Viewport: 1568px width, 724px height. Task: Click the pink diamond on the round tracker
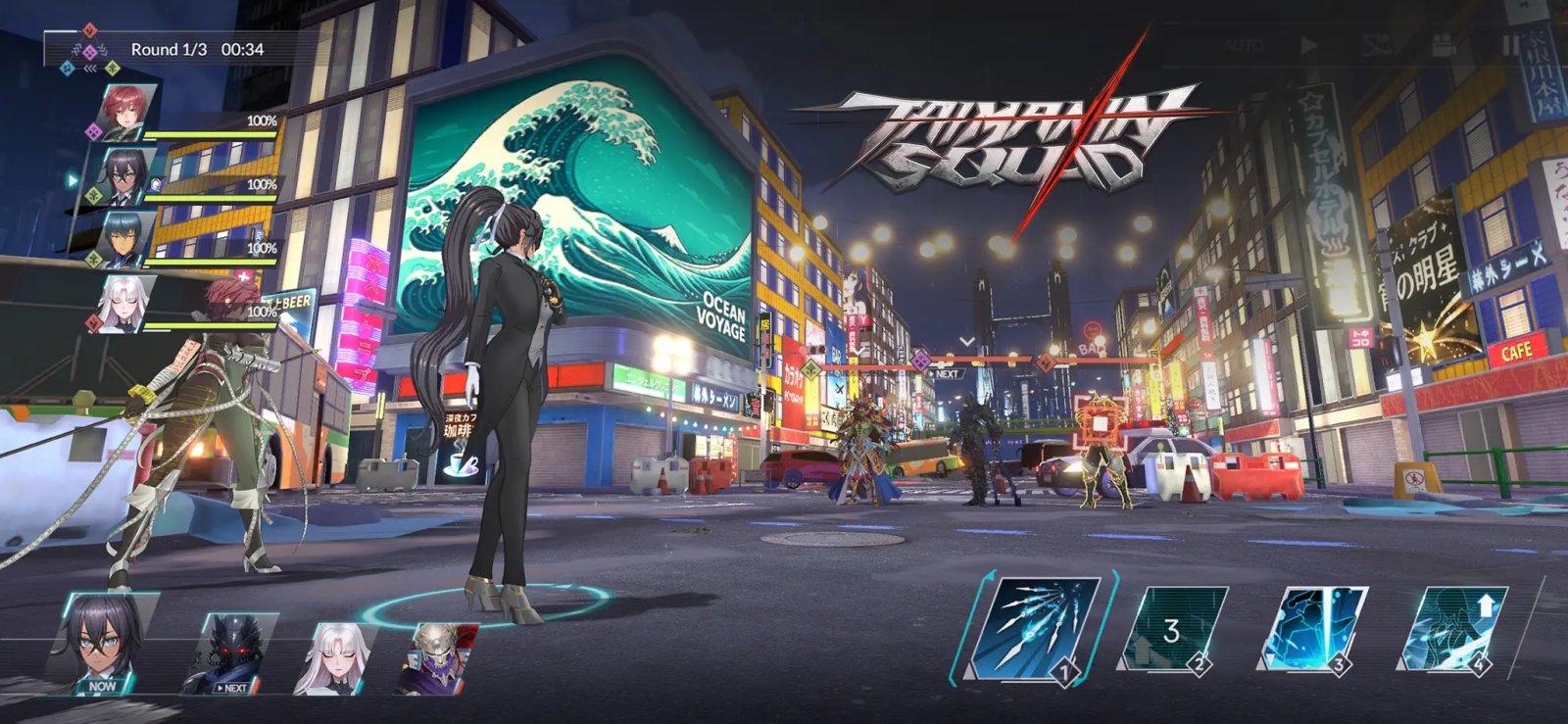click(x=89, y=51)
